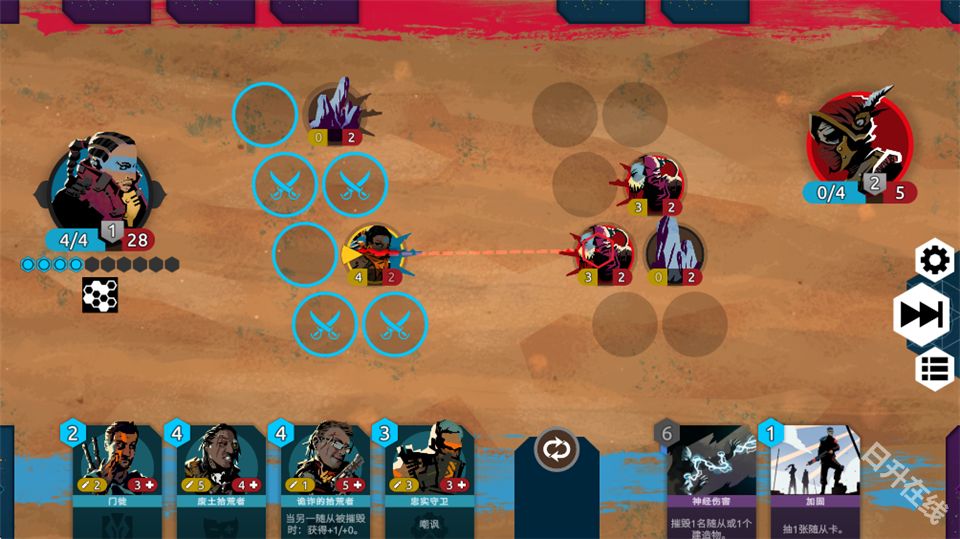Open the gear settings menu

tap(934, 261)
